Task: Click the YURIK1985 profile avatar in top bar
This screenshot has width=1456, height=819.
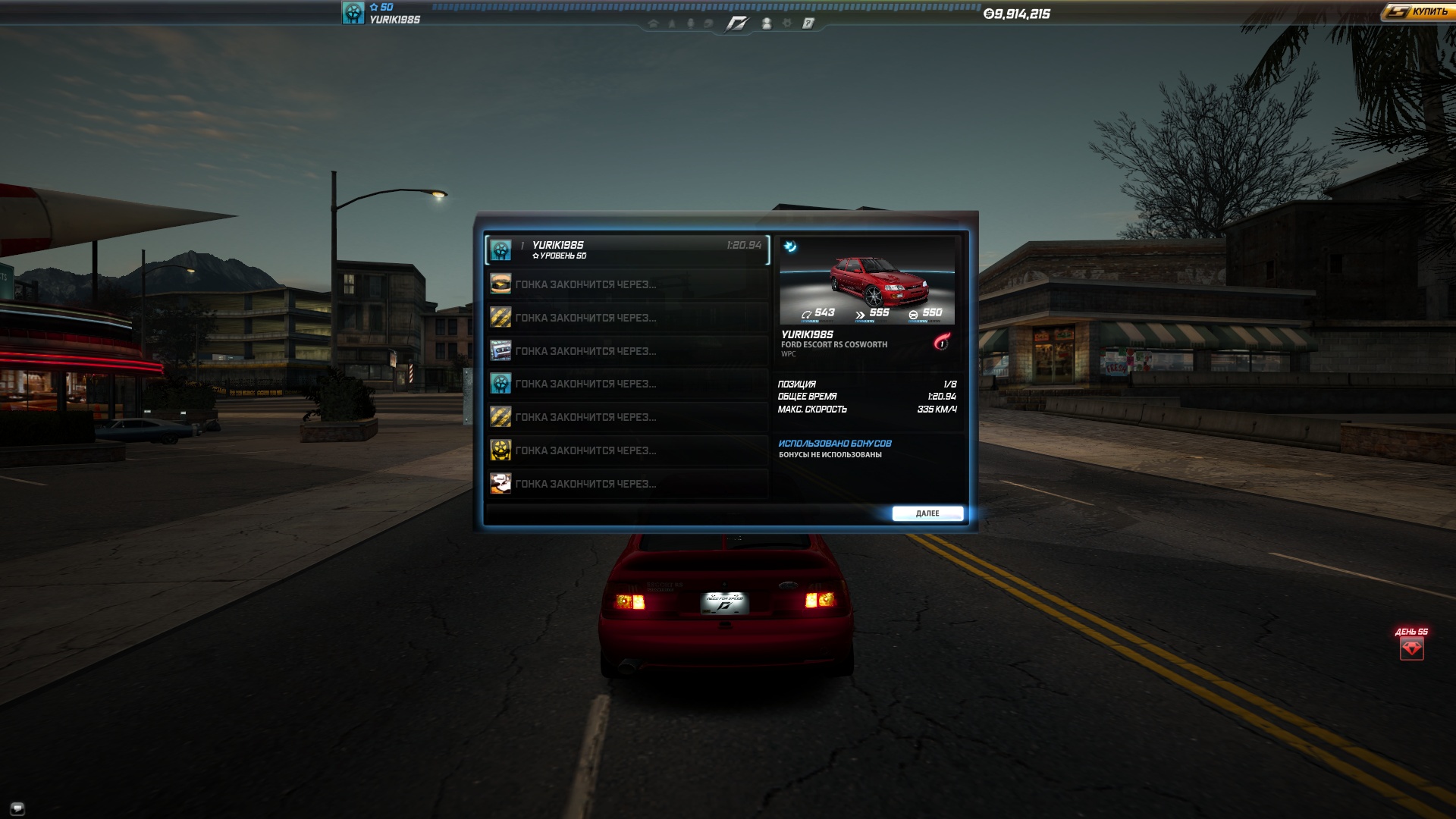Action: pos(353,13)
